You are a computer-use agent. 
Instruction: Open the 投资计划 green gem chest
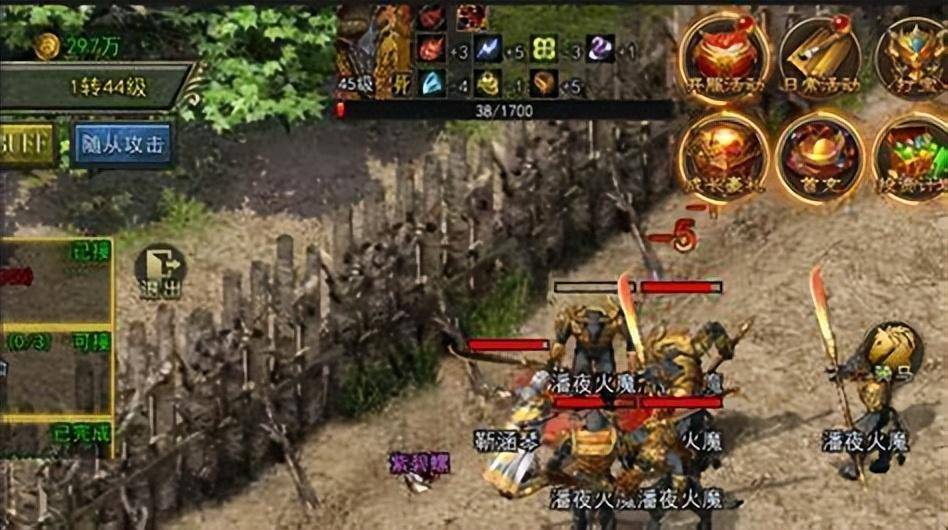[x=910, y=155]
